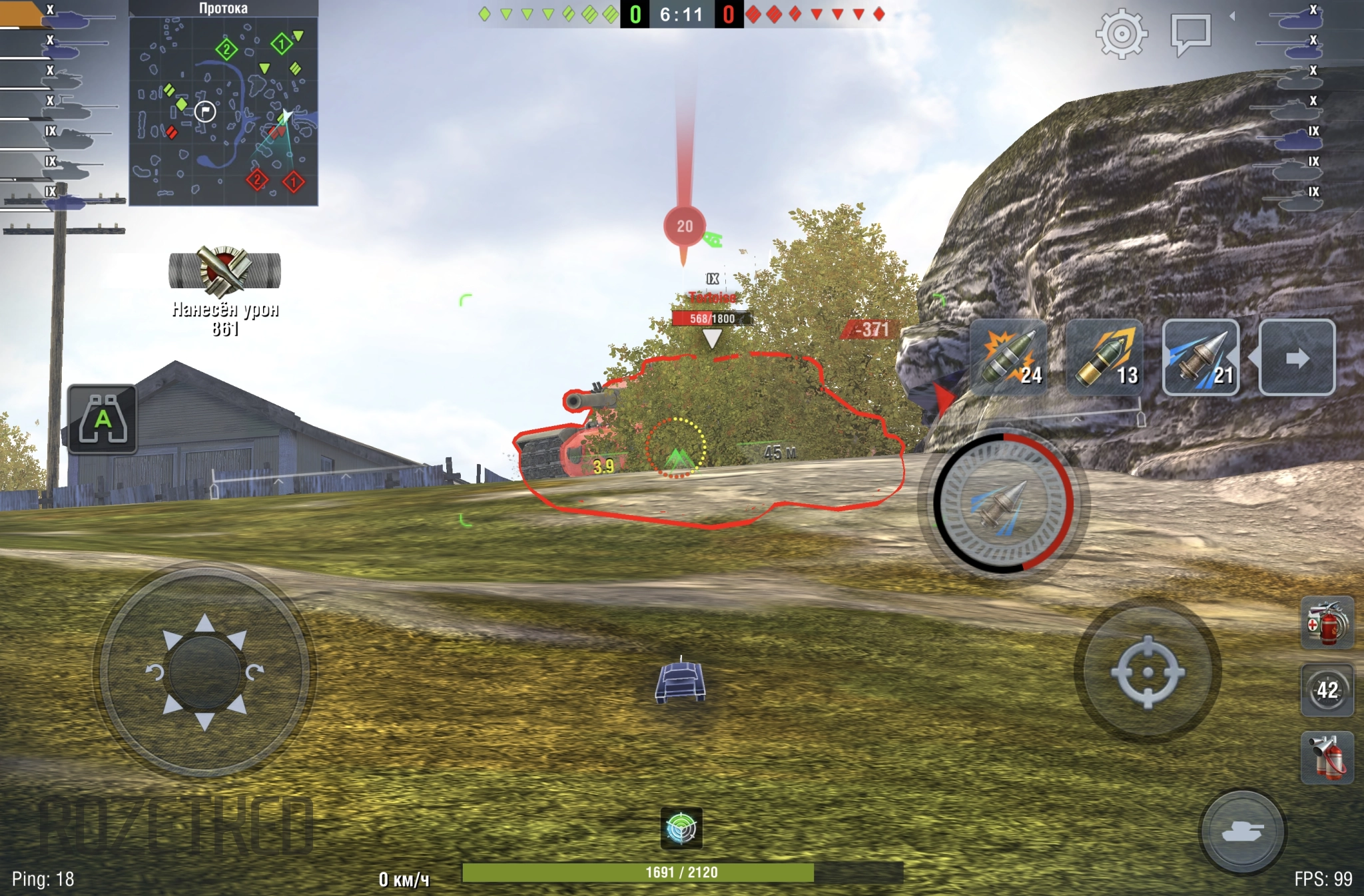The width and height of the screenshot is (1364, 896).
Task: Open the chat speech bubble
Action: point(1191,33)
